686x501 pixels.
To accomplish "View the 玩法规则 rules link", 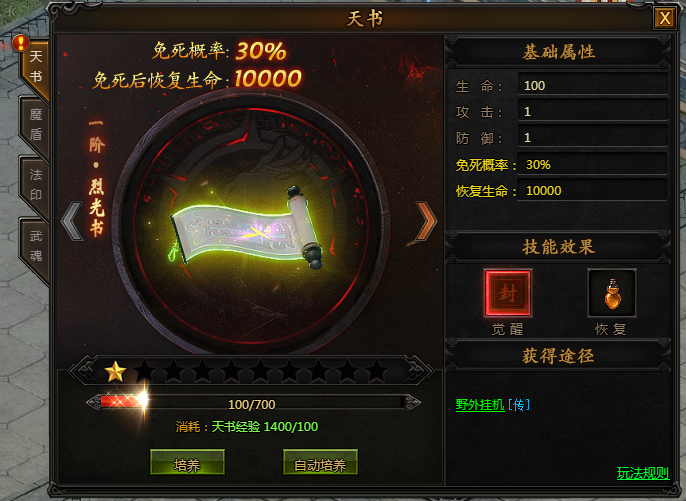I will click(643, 474).
